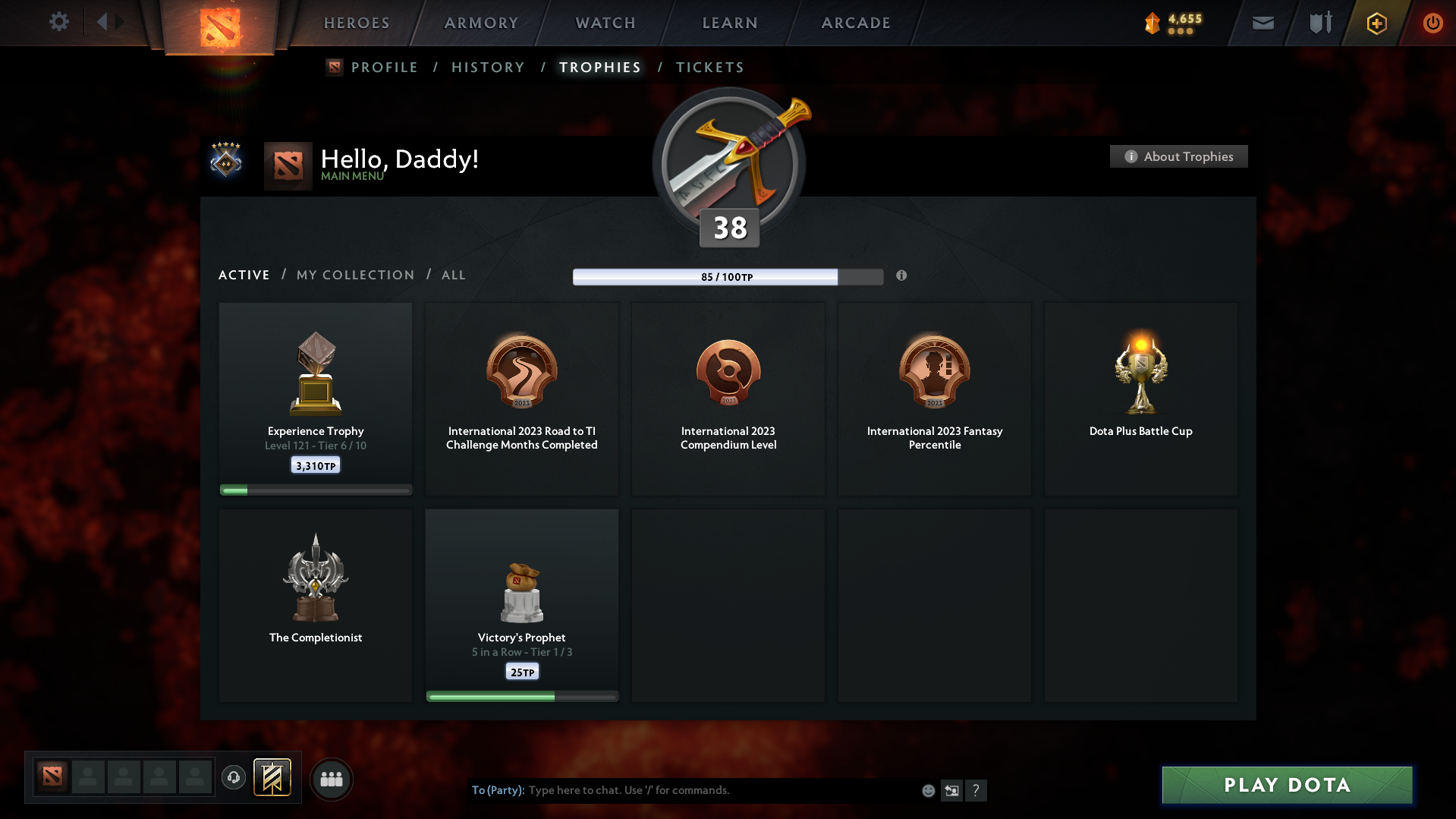Open the settings gear icon
The height and width of the screenshot is (819, 1456).
59,22
